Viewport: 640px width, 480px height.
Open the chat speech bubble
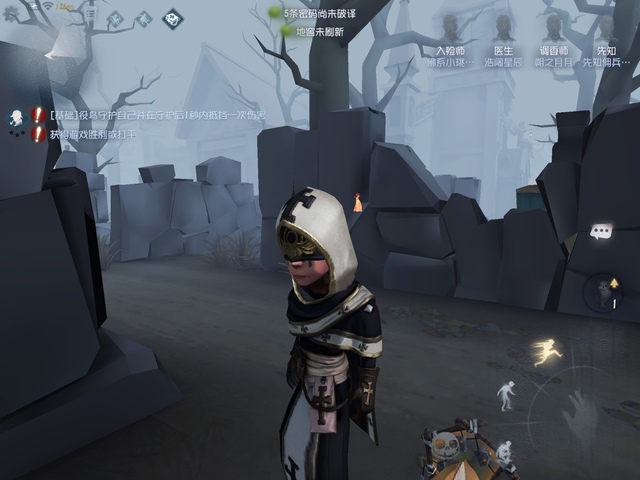coord(601,231)
